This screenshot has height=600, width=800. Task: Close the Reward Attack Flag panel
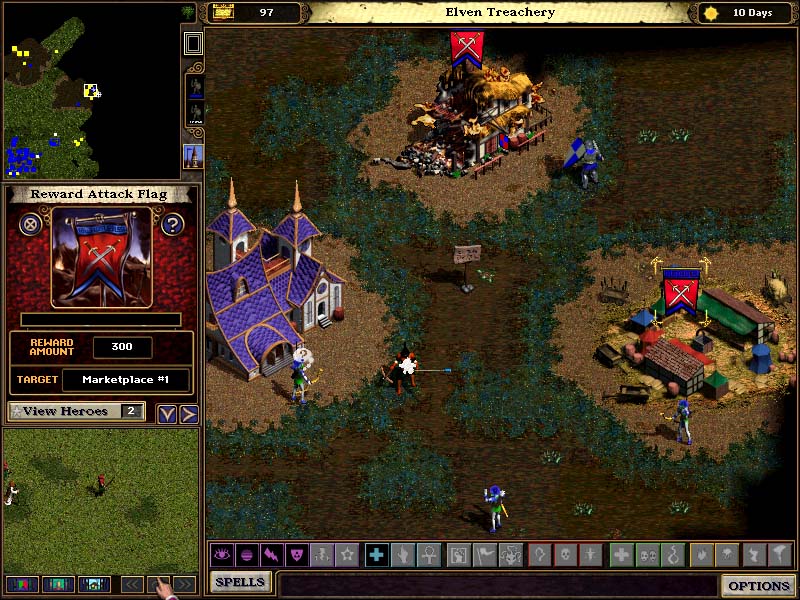click(31, 224)
